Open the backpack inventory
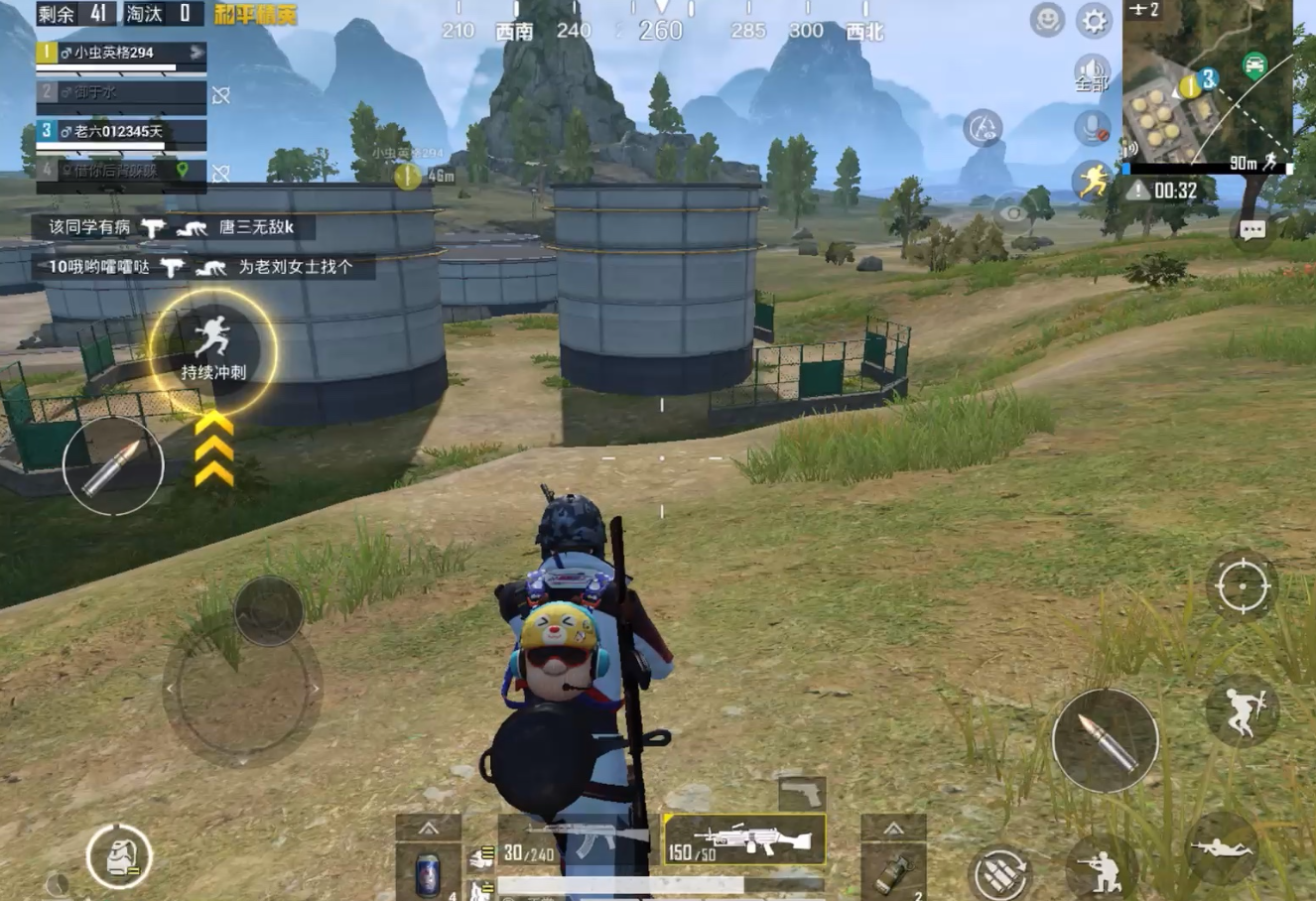This screenshot has width=1316, height=901. coord(118,857)
